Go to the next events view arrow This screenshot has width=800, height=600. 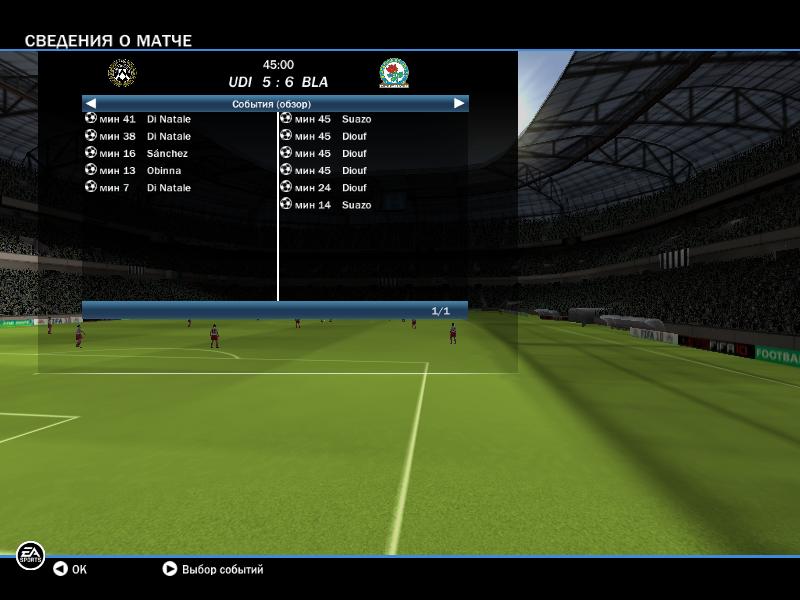click(x=459, y=103)
